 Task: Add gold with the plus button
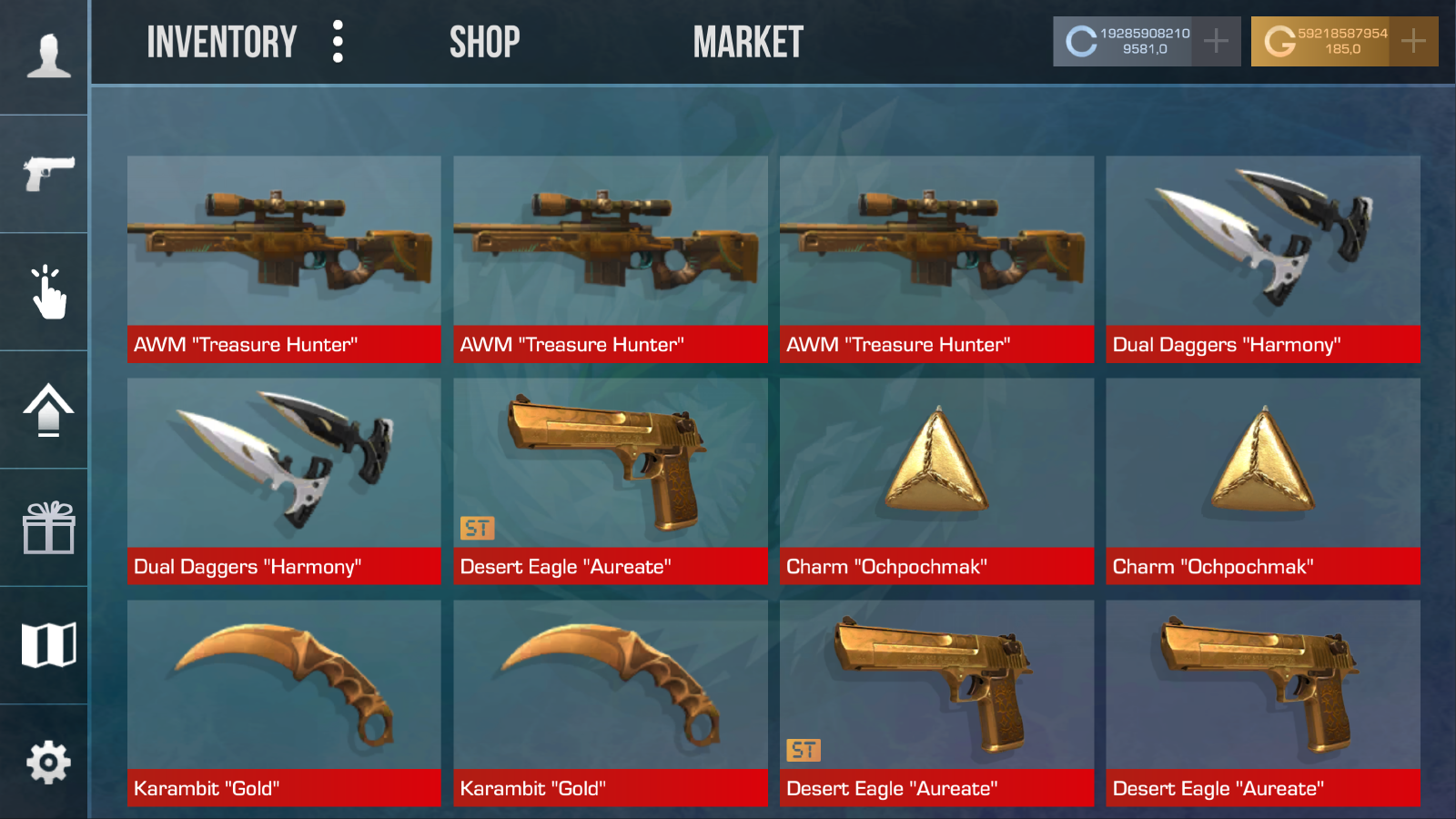[x=1413, y=40]
